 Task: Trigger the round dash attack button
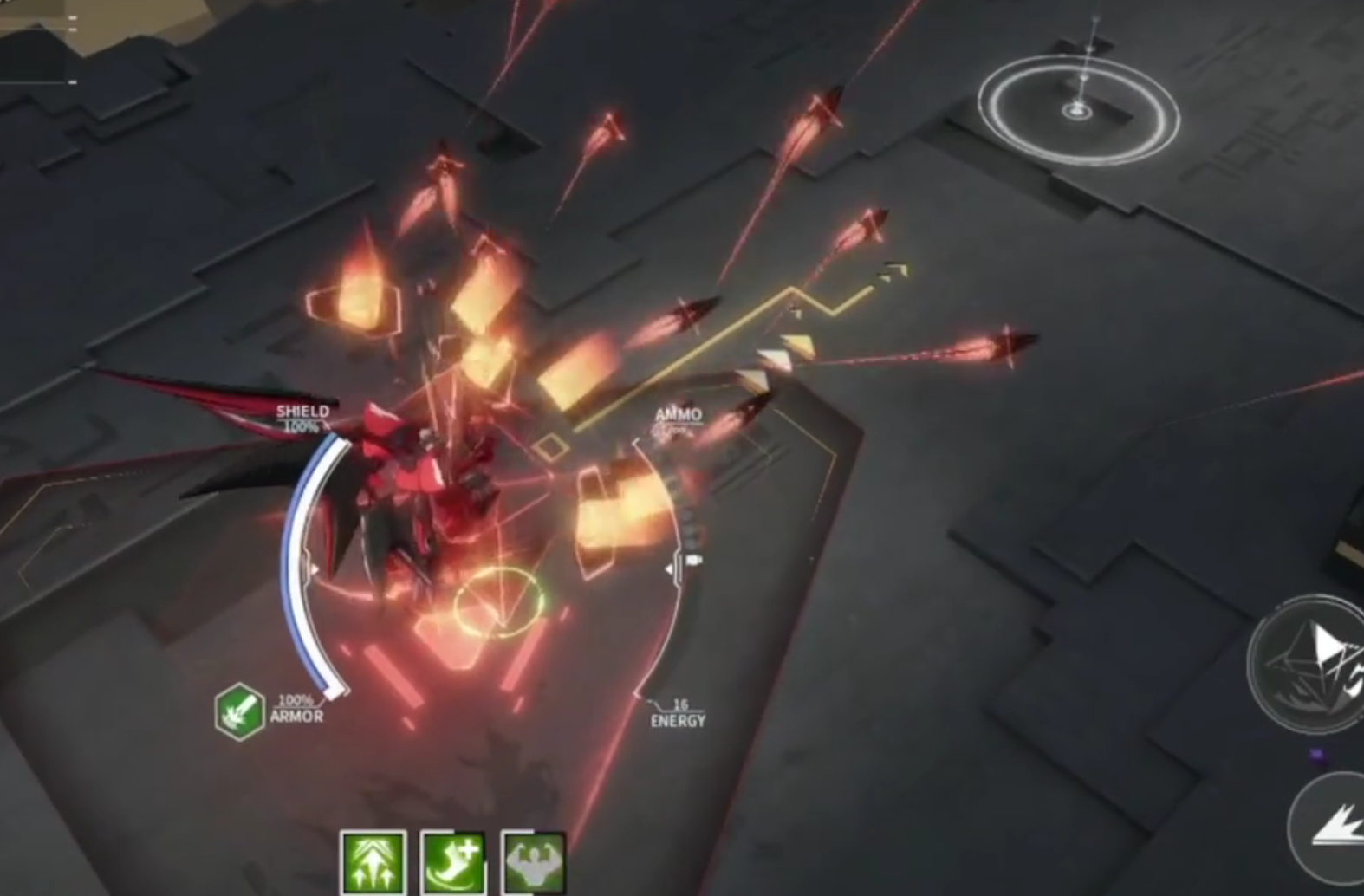(x=1333, y=827)
